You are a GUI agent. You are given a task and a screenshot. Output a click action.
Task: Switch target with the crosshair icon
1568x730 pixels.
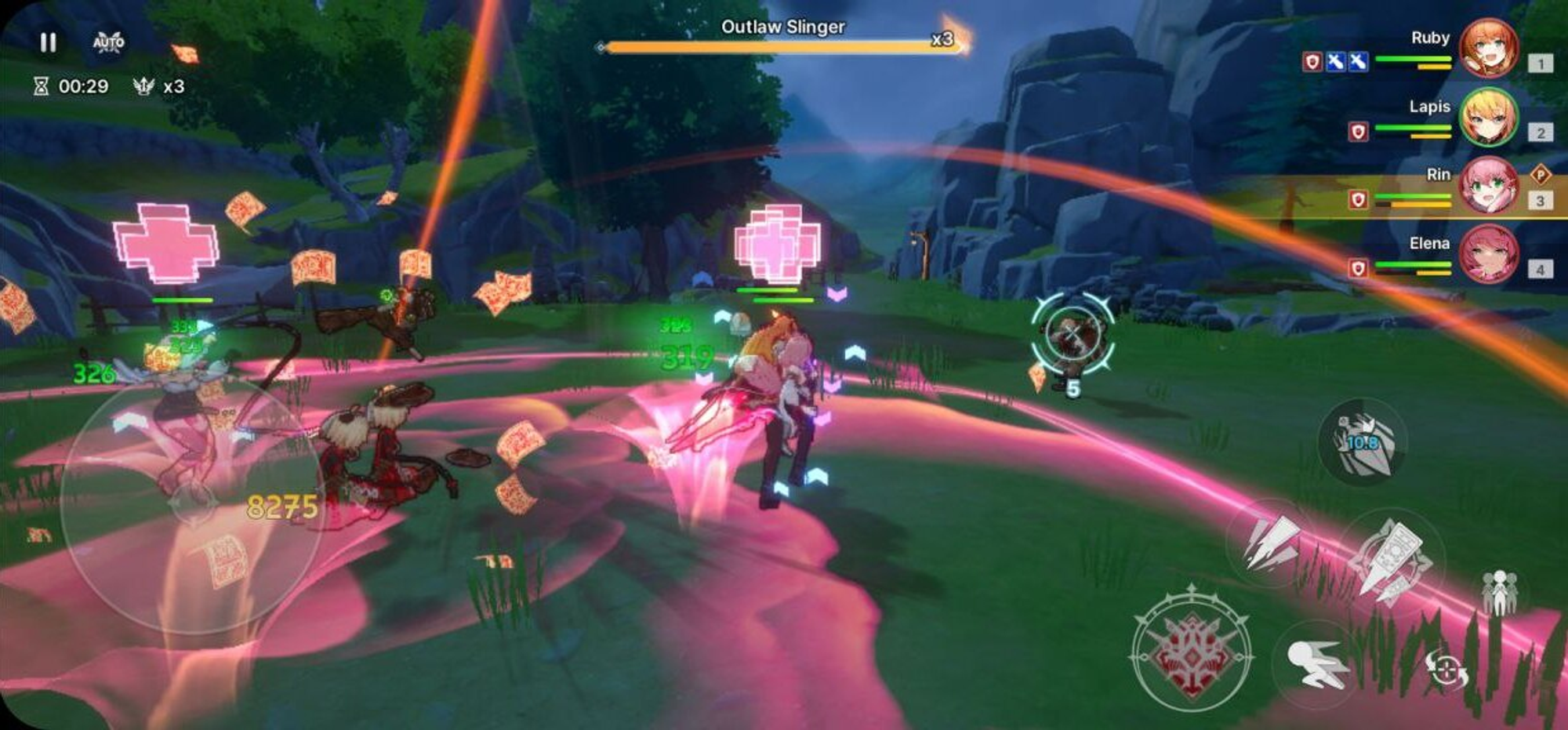click(x=1444, y=671)
